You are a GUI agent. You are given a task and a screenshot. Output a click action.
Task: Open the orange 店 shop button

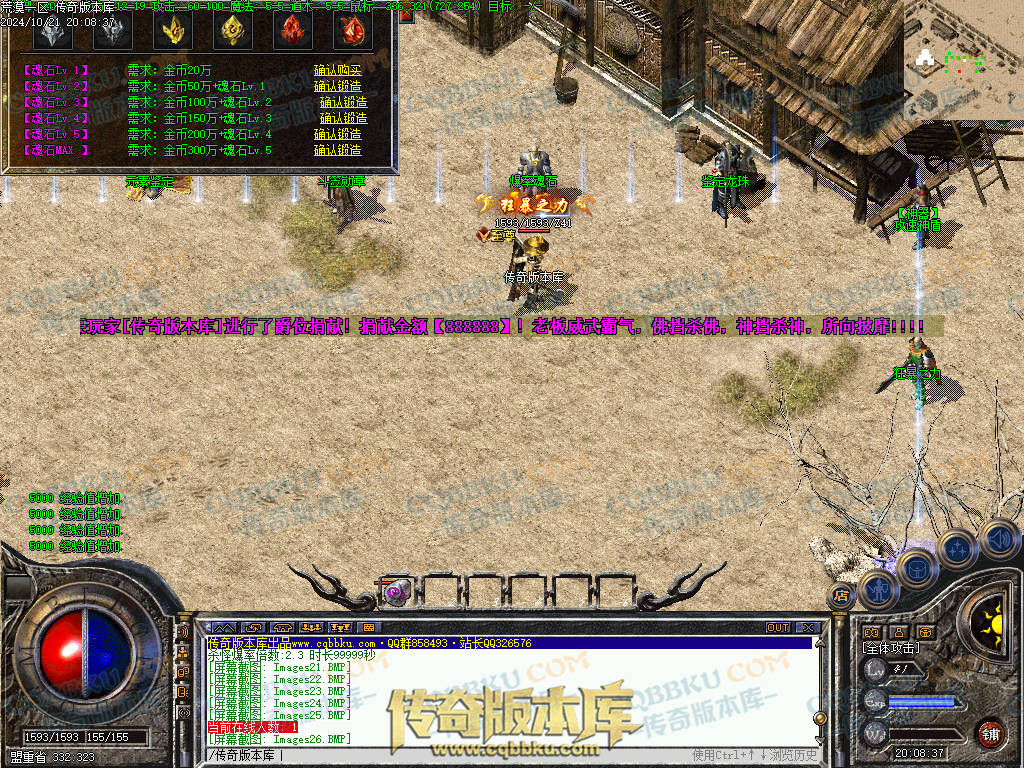840,596
